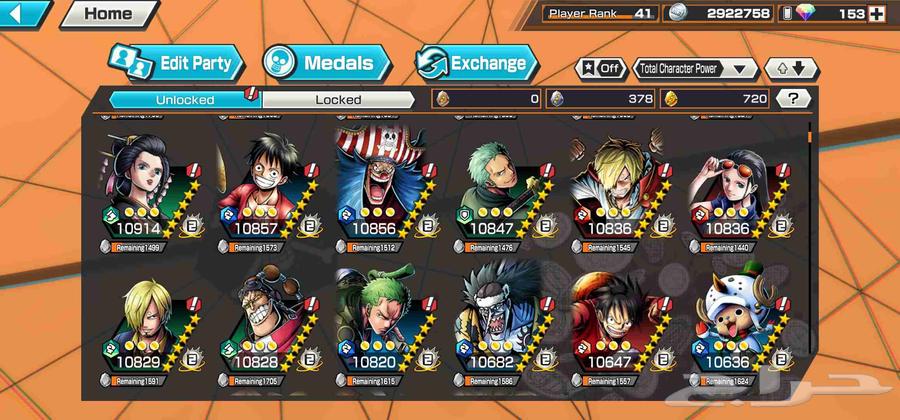900x420 pixels.
Task: Go back with the blue arrow button
Action: pos(24,14)
